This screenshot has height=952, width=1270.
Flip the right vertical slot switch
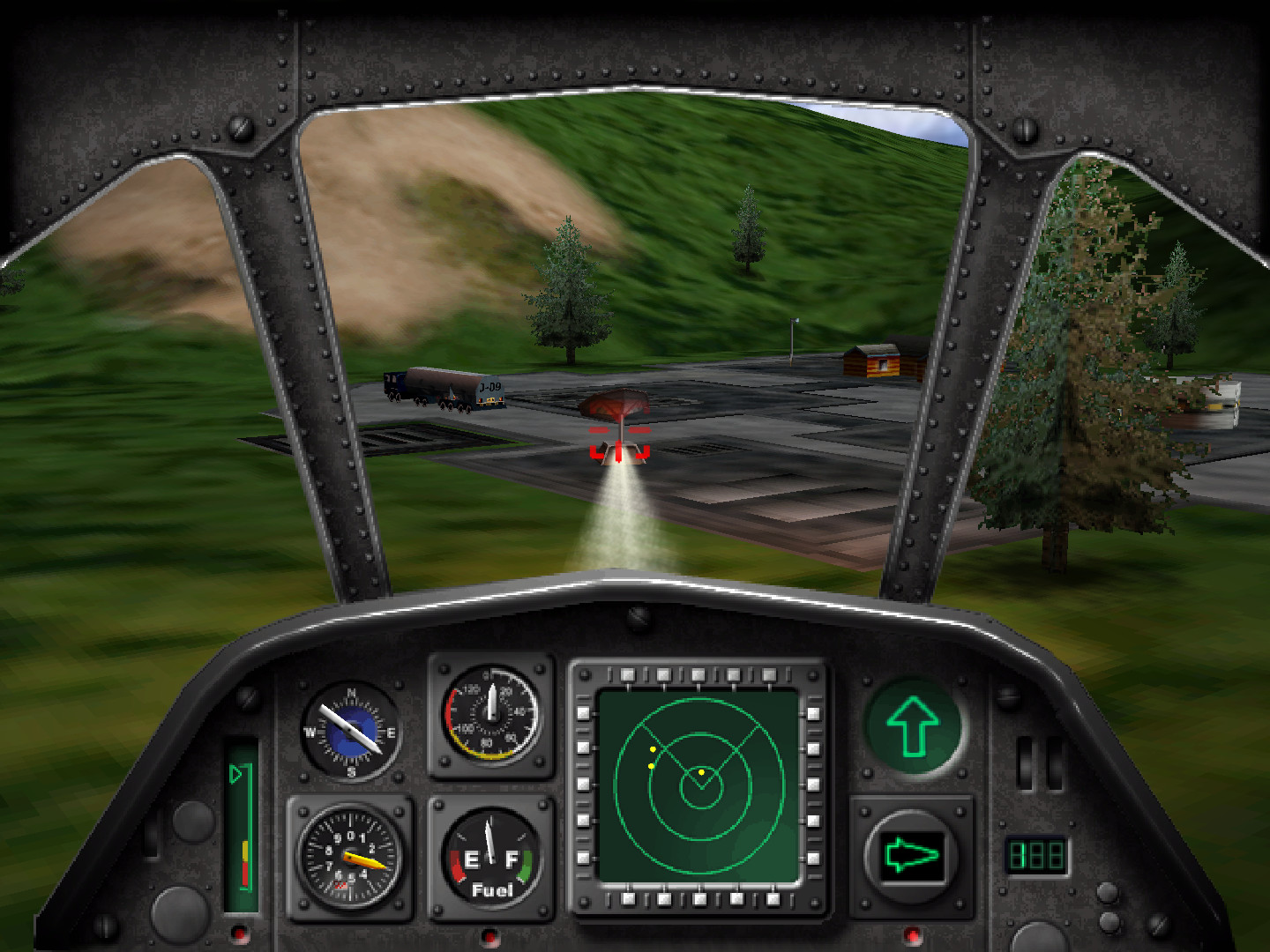(x=1056, y=762)
